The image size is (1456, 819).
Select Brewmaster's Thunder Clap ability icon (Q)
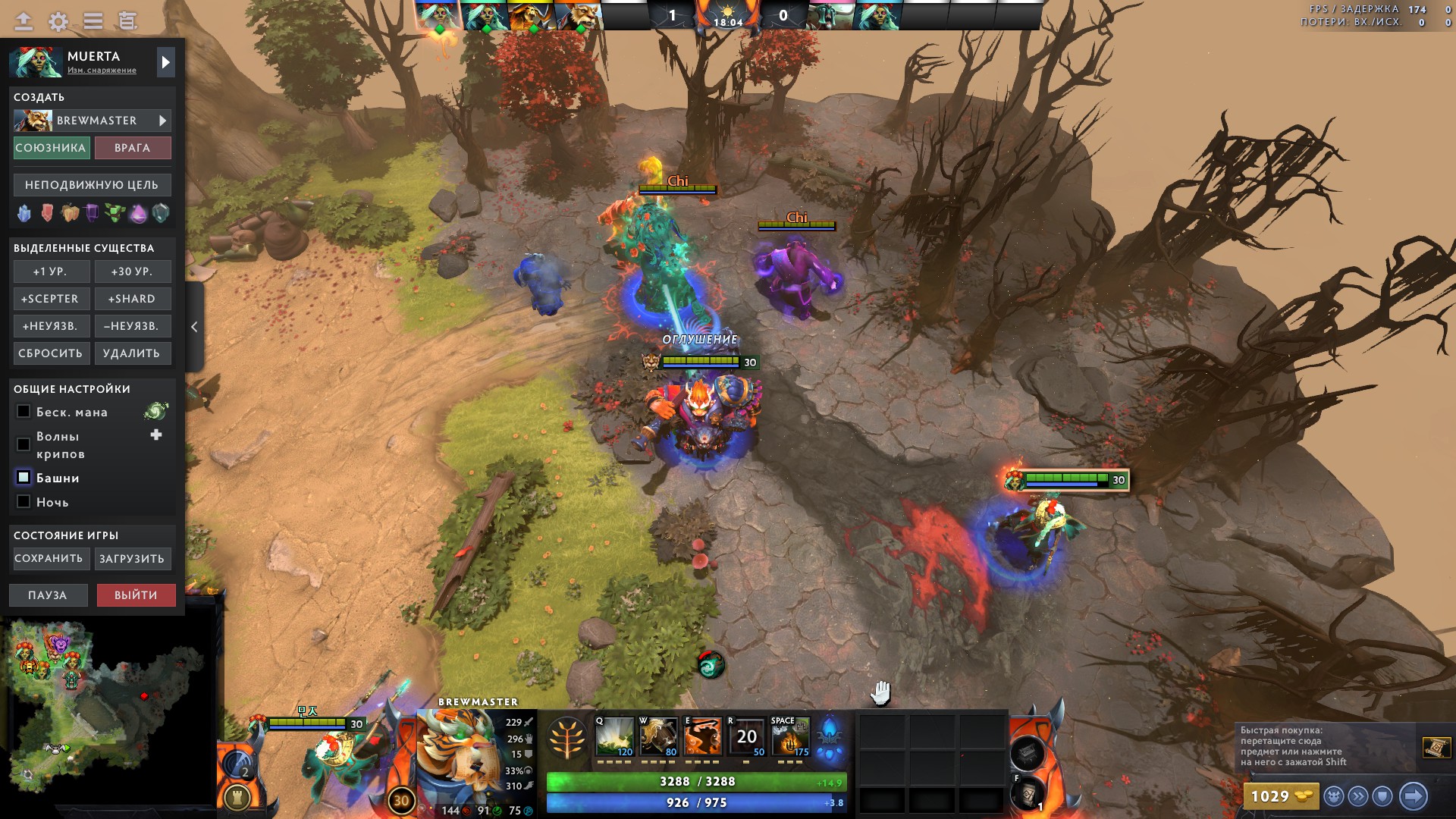coord(615,737)
